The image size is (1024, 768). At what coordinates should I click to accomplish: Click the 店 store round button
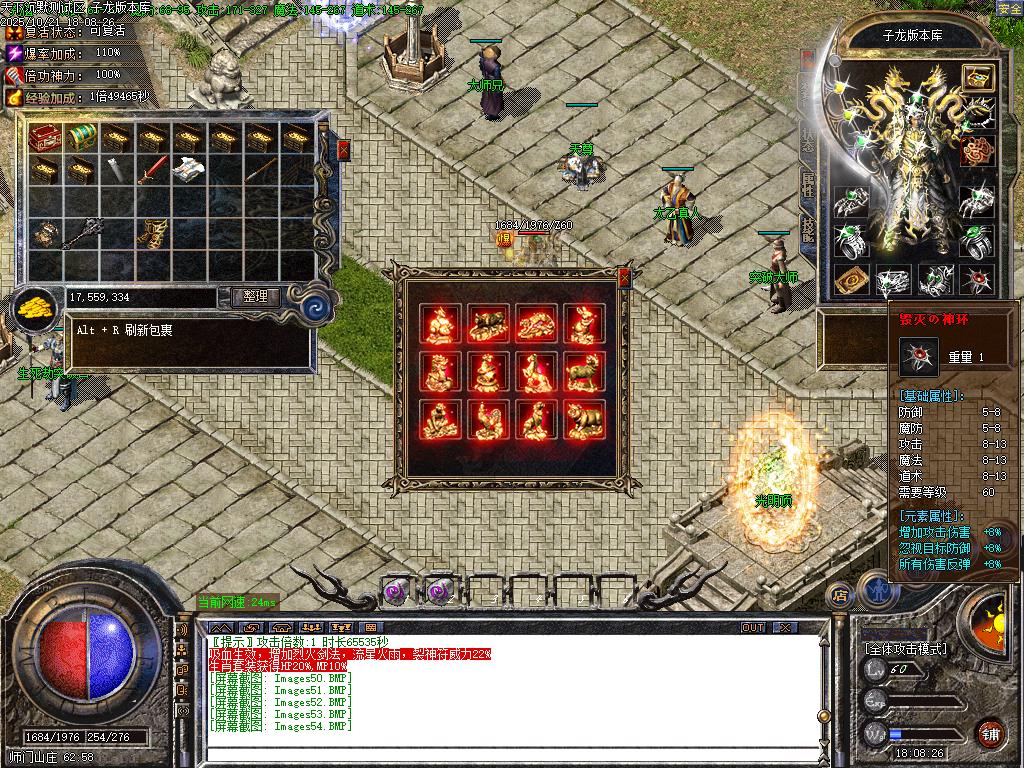[x=839, y=595]
